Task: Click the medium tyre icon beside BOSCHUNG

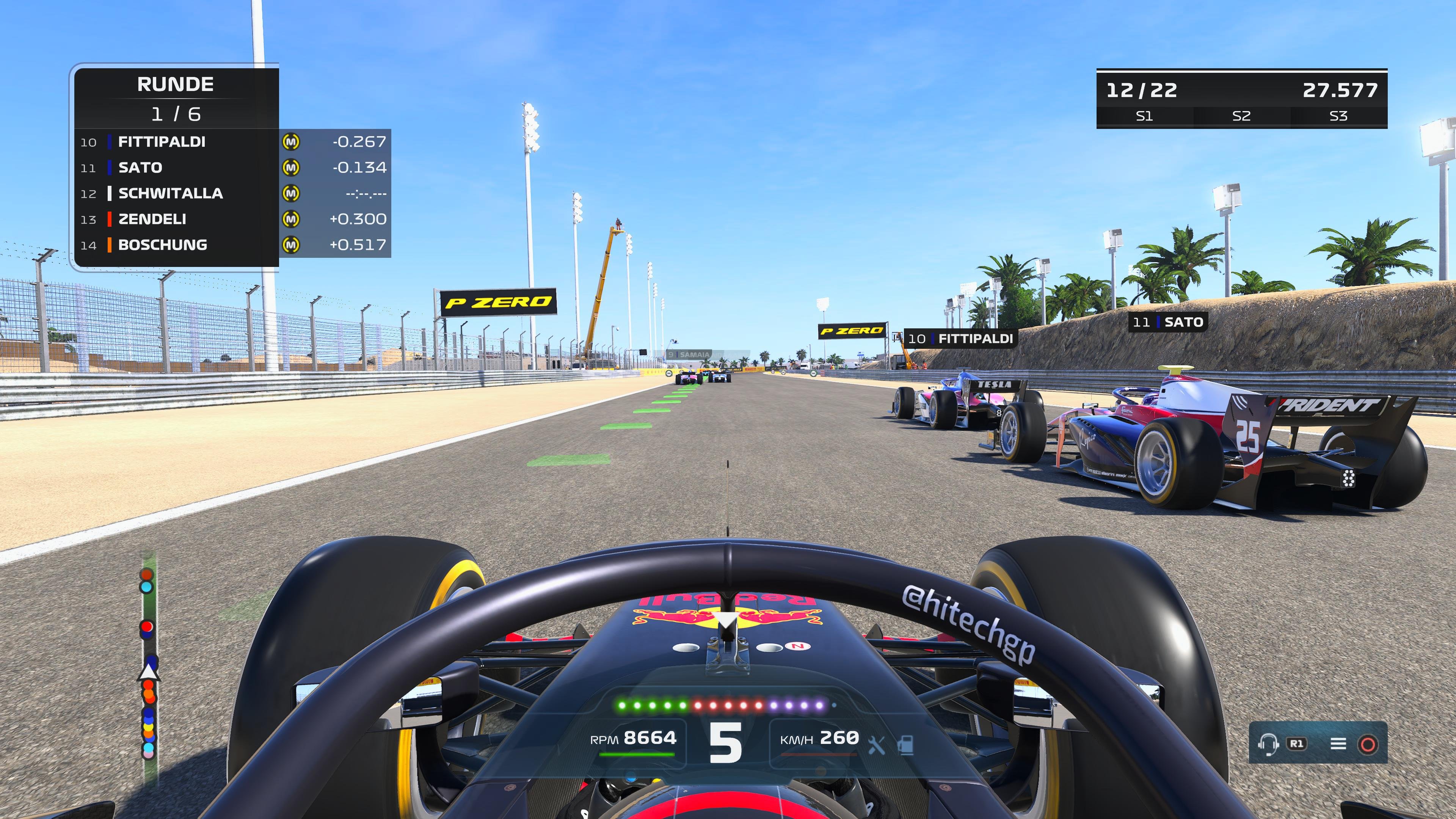Action: coord(292,245)
